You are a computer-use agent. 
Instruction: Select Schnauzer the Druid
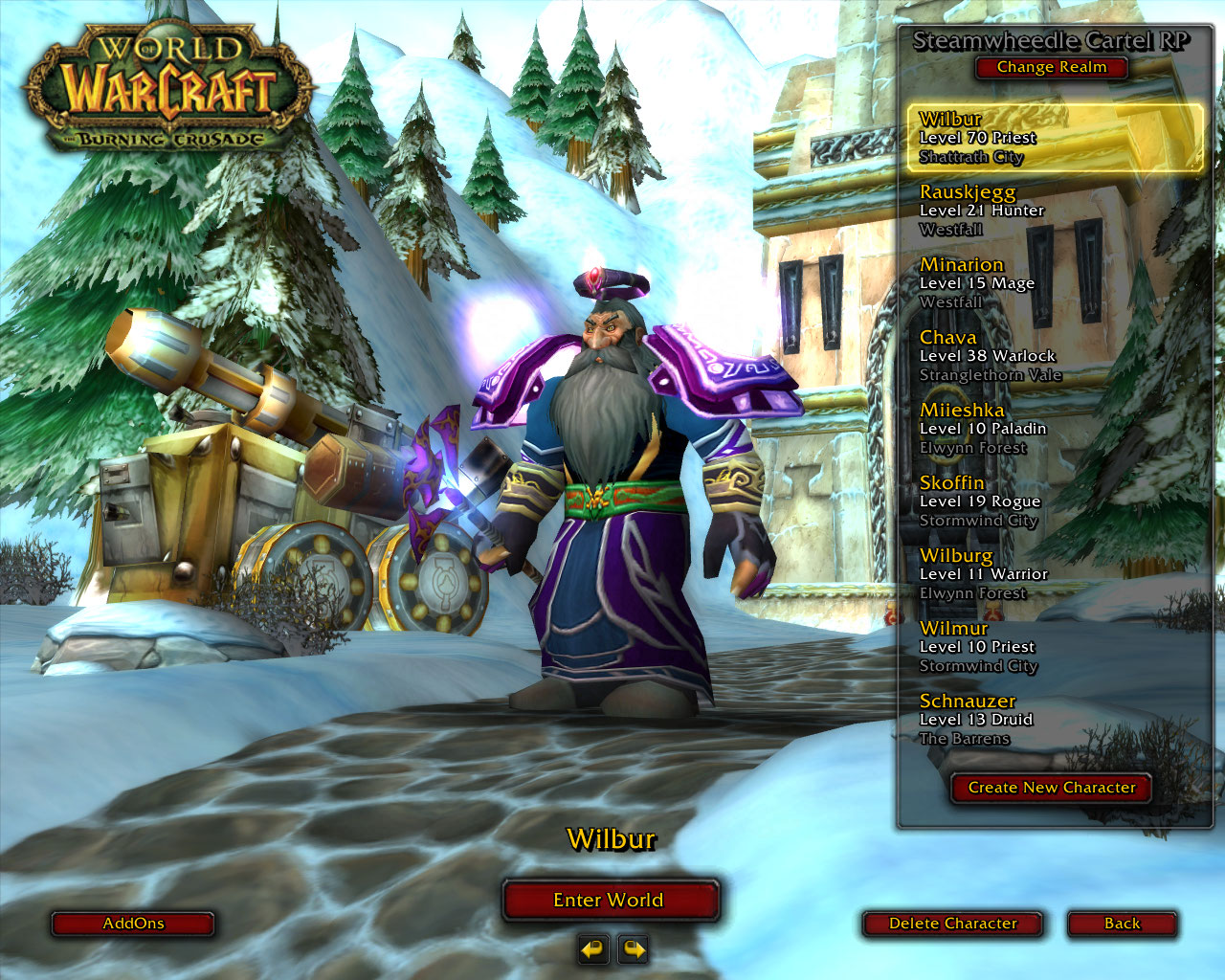tap(1053, 720)
